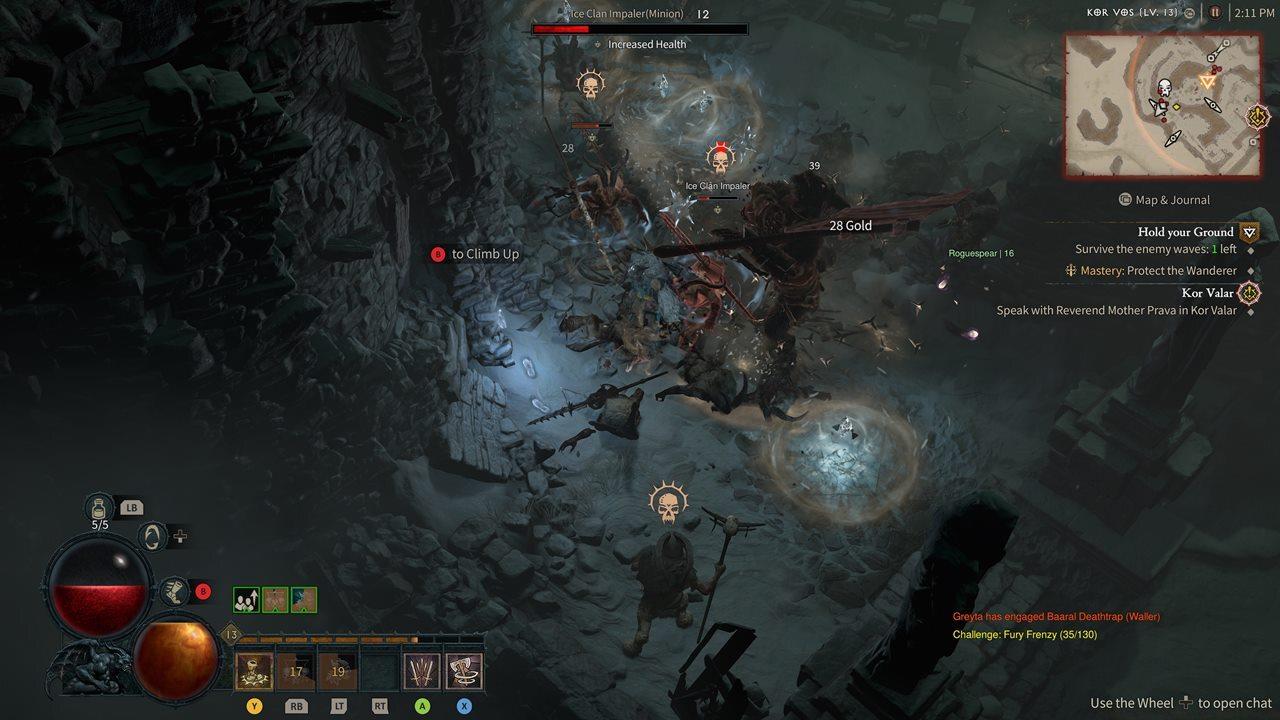Click the evade ability icon beside the plus sign

coord(152,536)
